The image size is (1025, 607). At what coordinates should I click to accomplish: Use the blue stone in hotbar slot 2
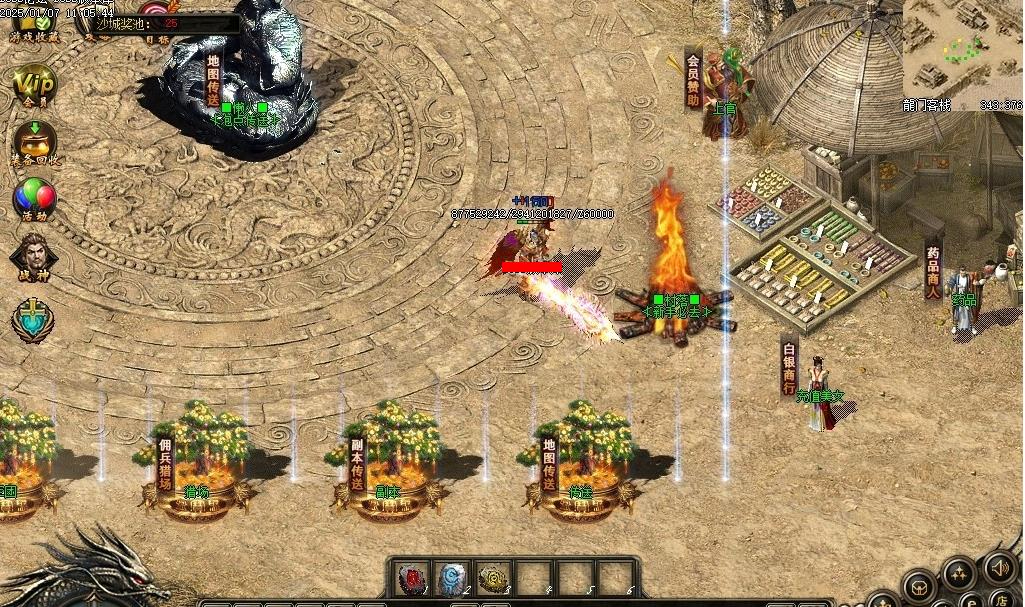click(x=453, y=577)
